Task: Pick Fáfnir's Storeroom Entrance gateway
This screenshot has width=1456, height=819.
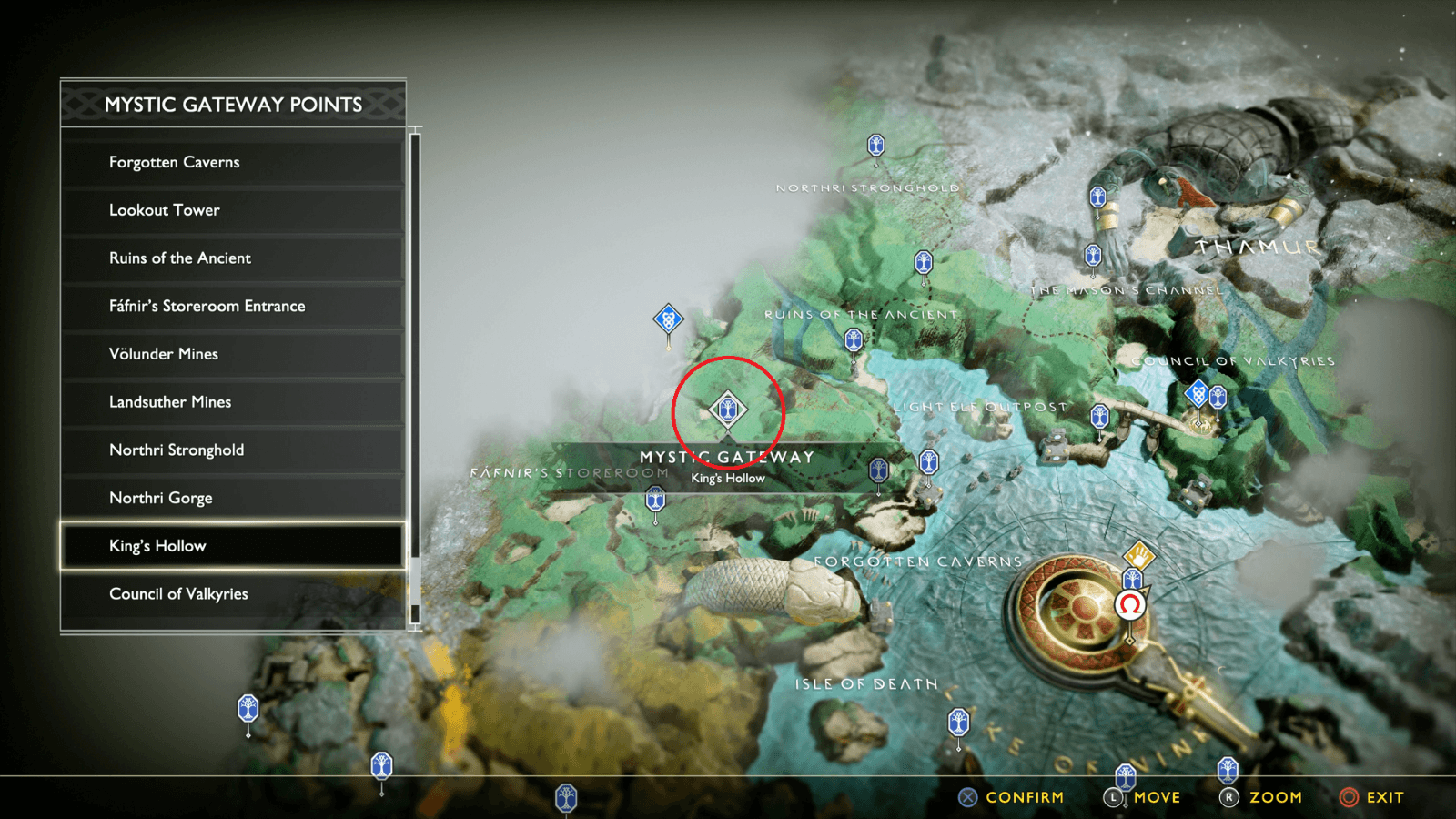Action: coord(232,307)
